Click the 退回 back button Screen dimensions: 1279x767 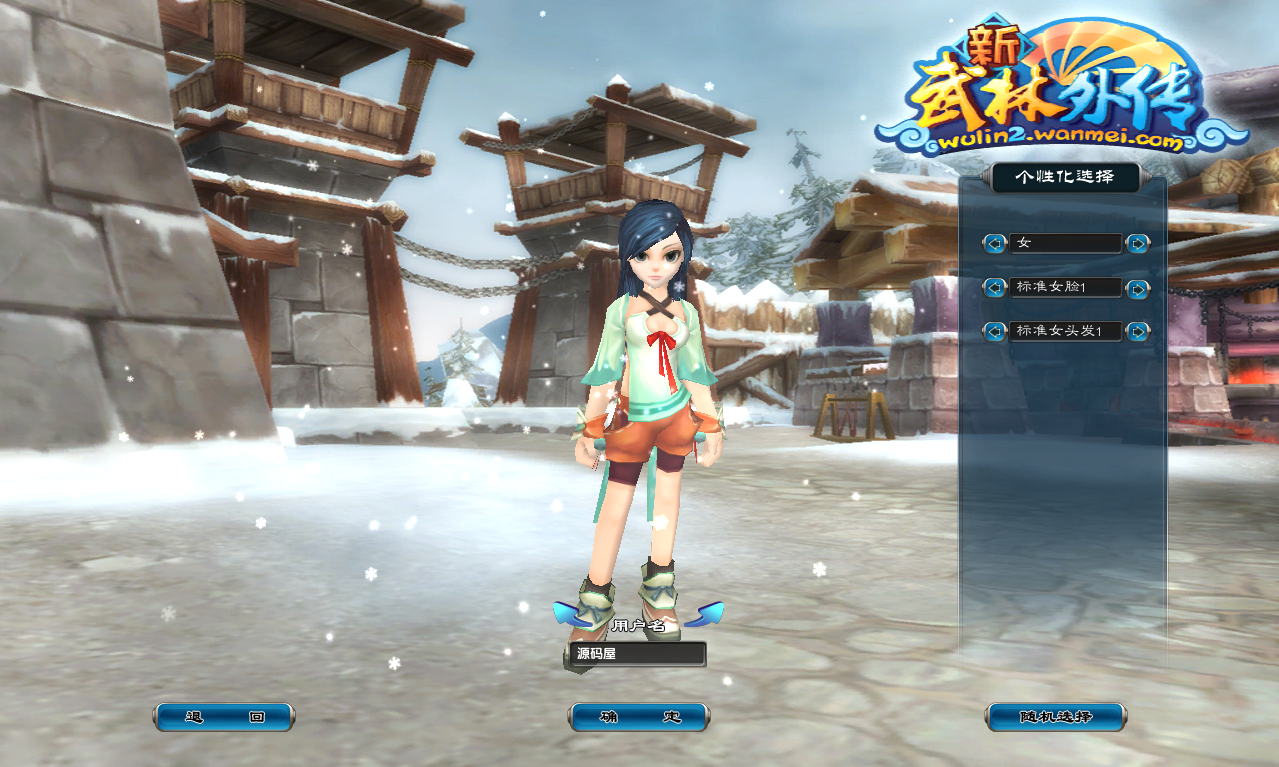224,717
